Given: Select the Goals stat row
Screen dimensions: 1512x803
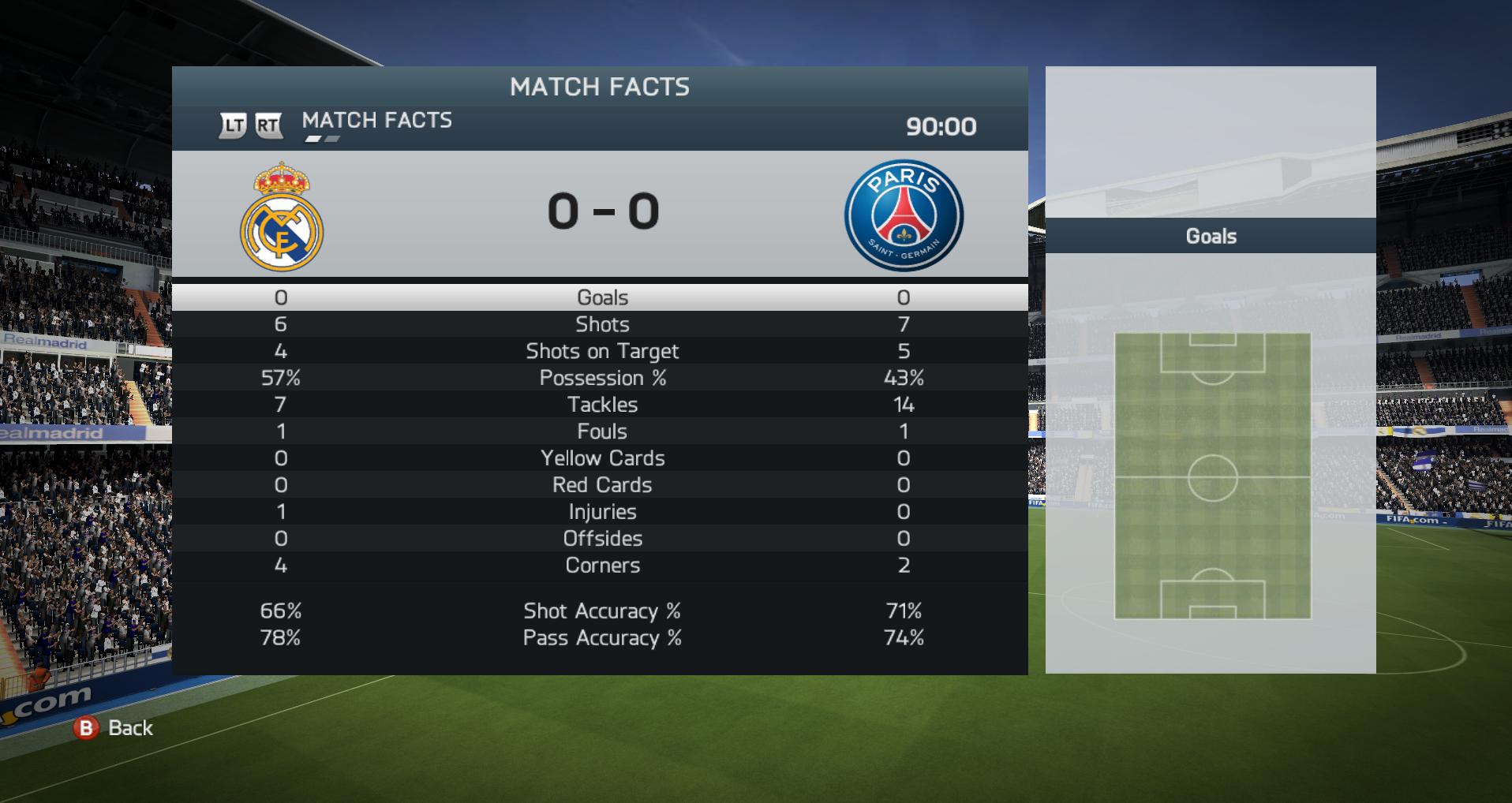Looking at the screenshot, I should [601, 297].
